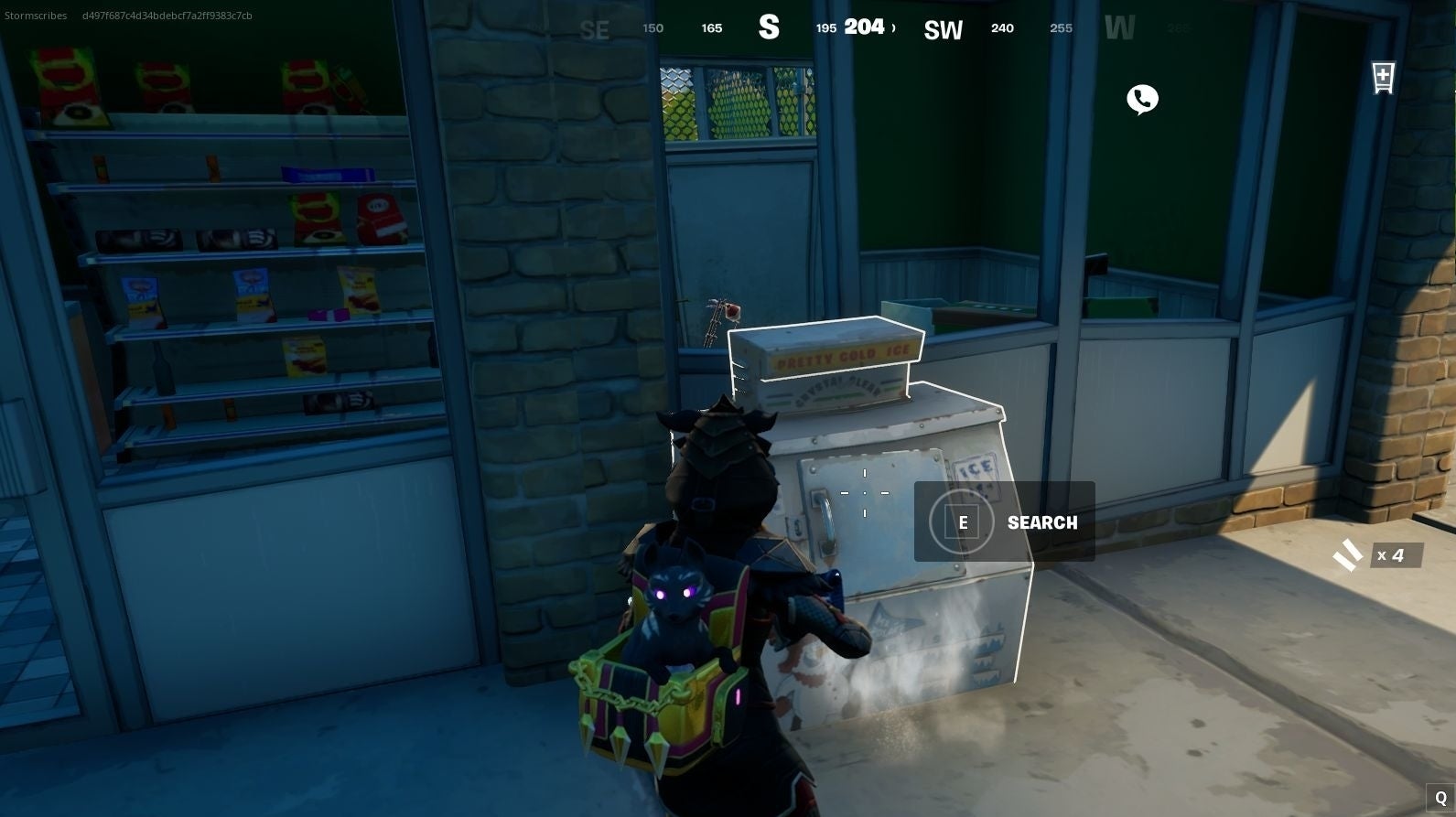Select the crosshair reticle at screen center
This screenshot has width=1456, height=817.
point(864,491)
